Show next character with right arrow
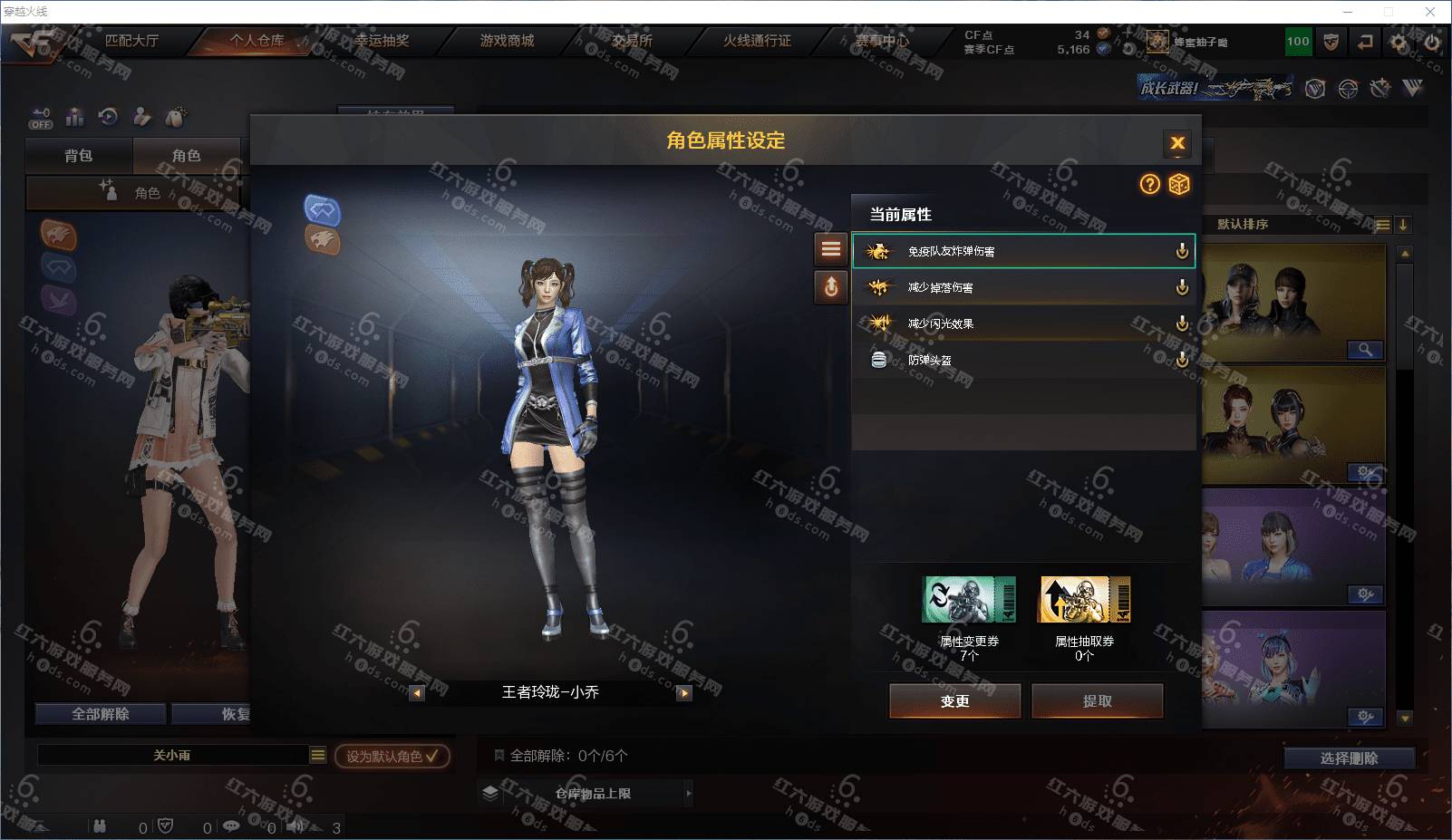The height and width of the screenshot is (840, 1452). tap(684, 693)
